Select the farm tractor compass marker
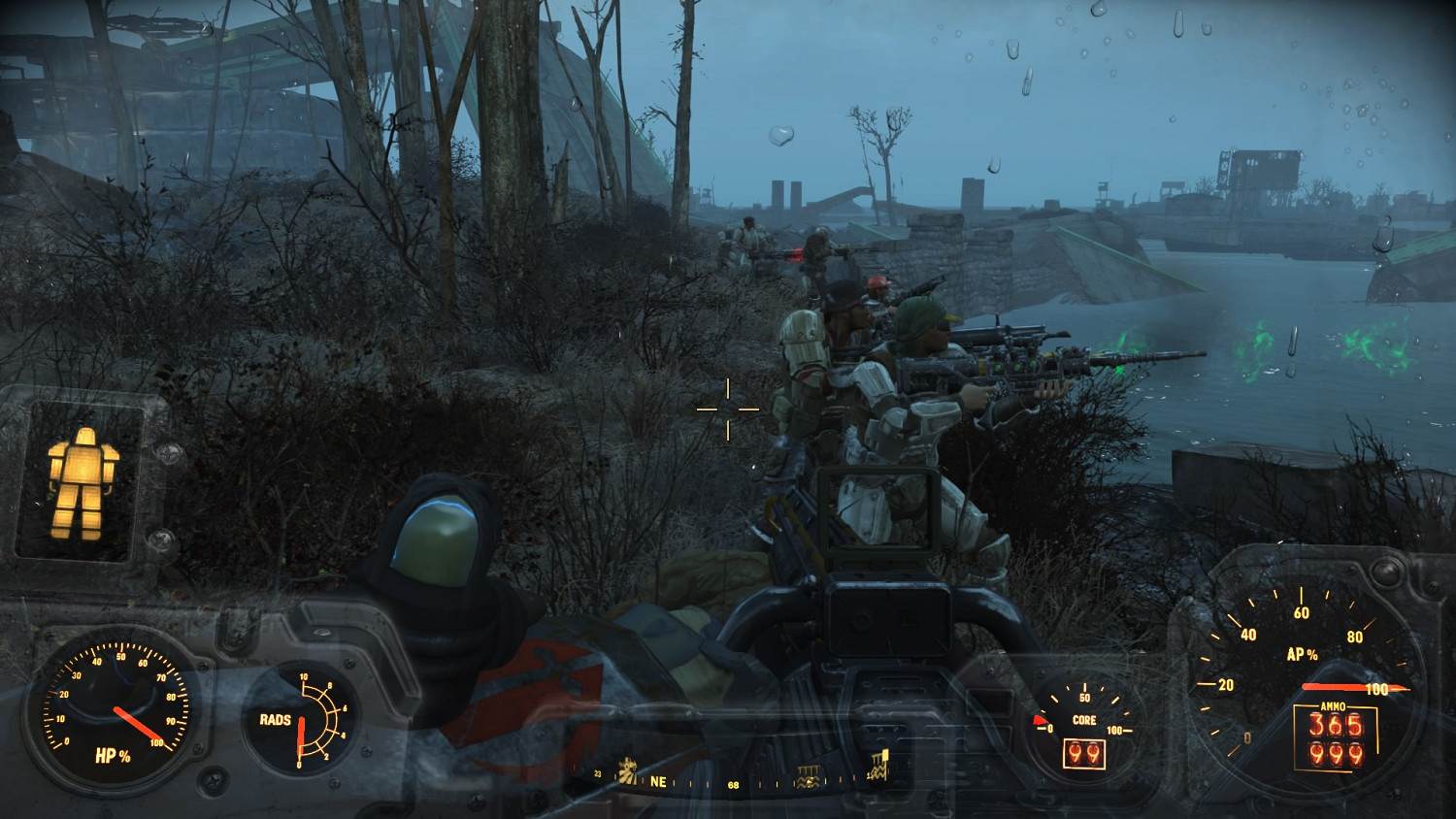The image size is (1456, 819). [x=629, y=770]
